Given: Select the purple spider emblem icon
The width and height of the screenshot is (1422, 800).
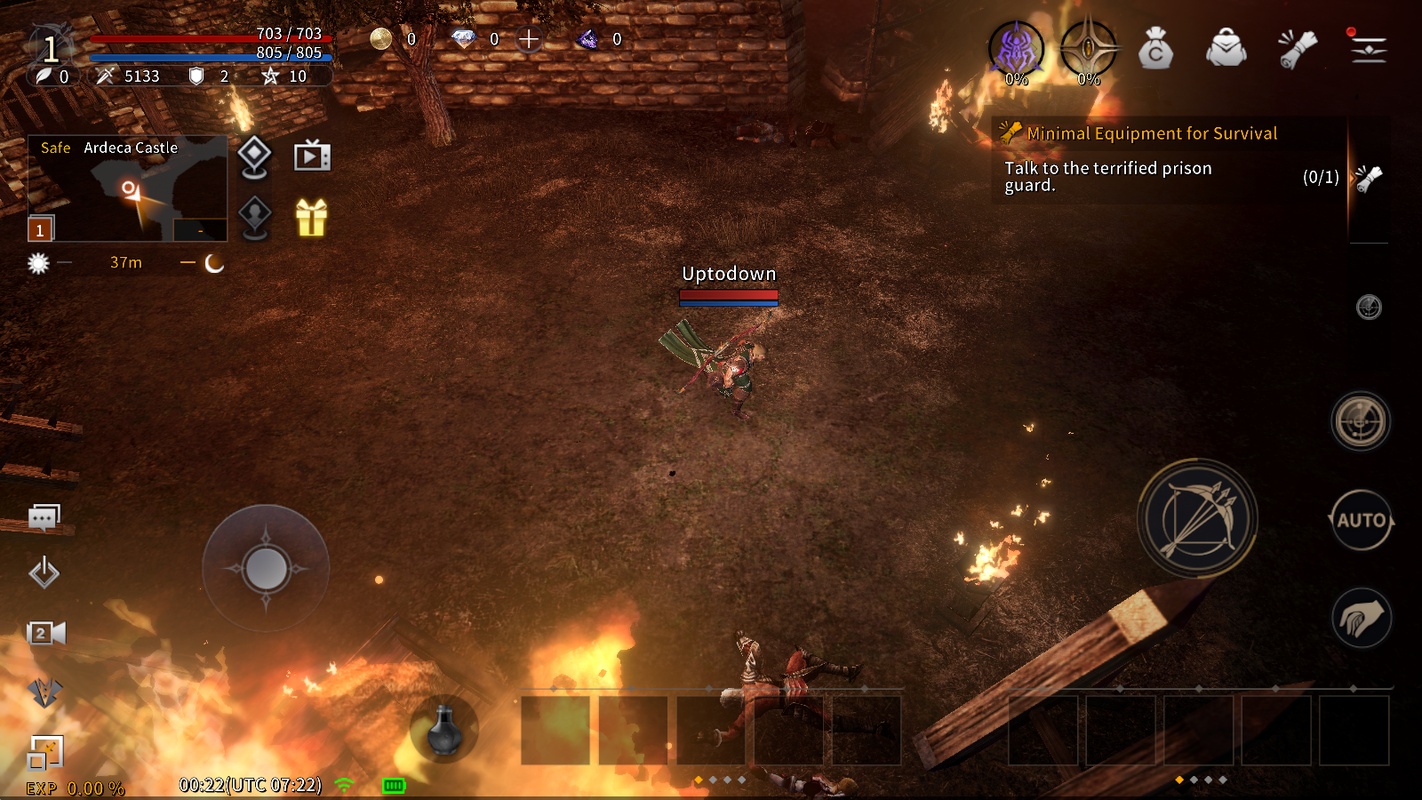Looking at the screenshot, I should tap(1016, 48).
